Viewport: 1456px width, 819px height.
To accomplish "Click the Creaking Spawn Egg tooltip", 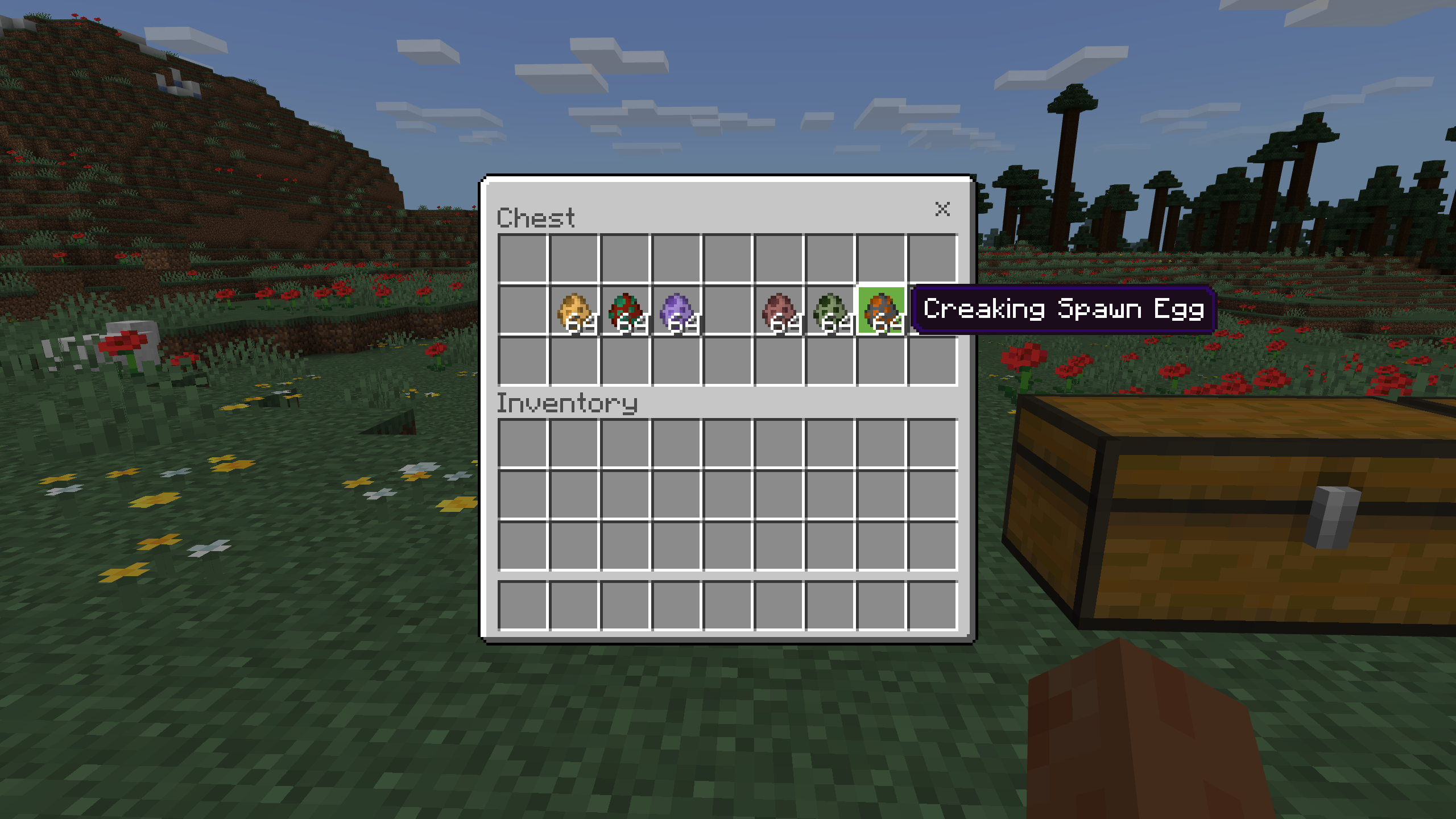I will pyautogui.click(x=1064, y=311).
